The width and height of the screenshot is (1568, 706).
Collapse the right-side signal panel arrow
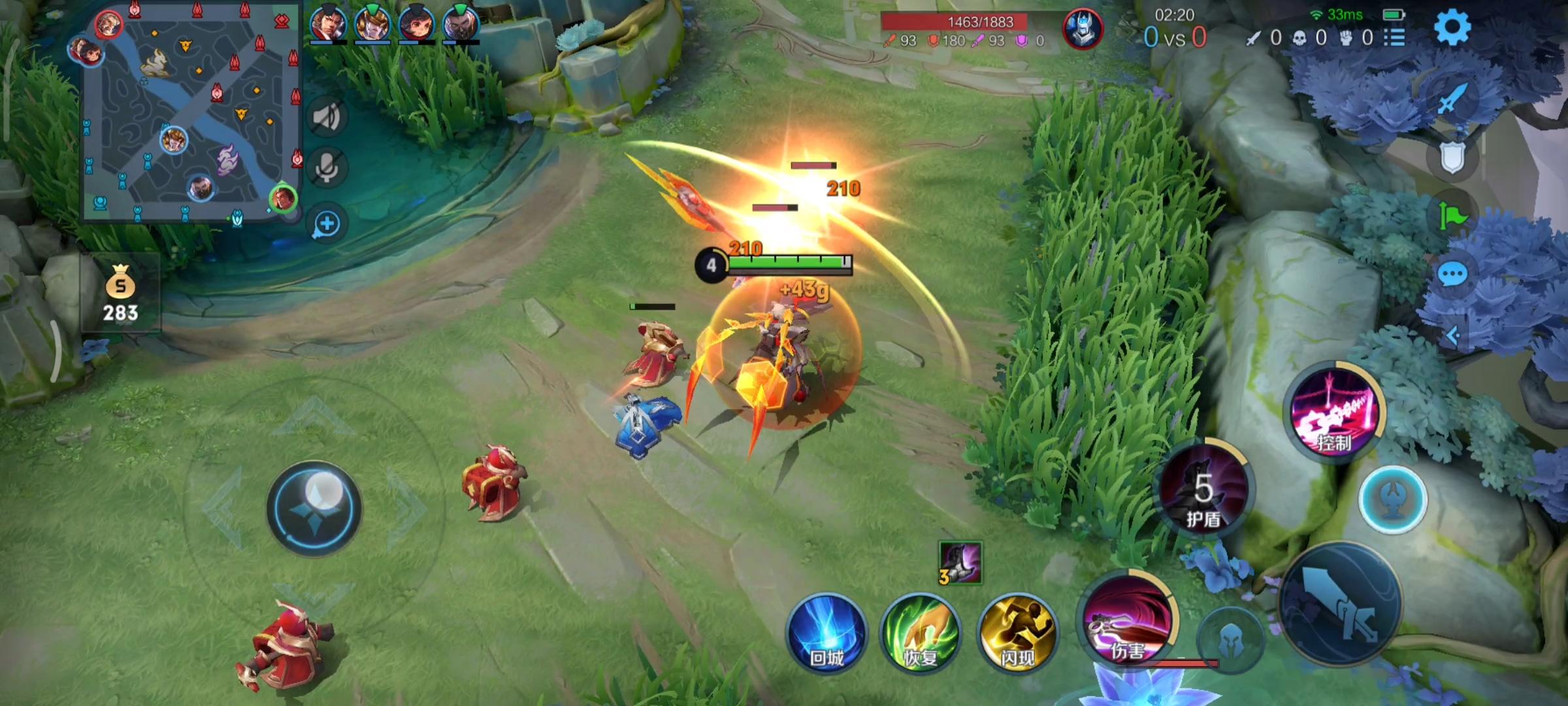[x=1453, y=336]
